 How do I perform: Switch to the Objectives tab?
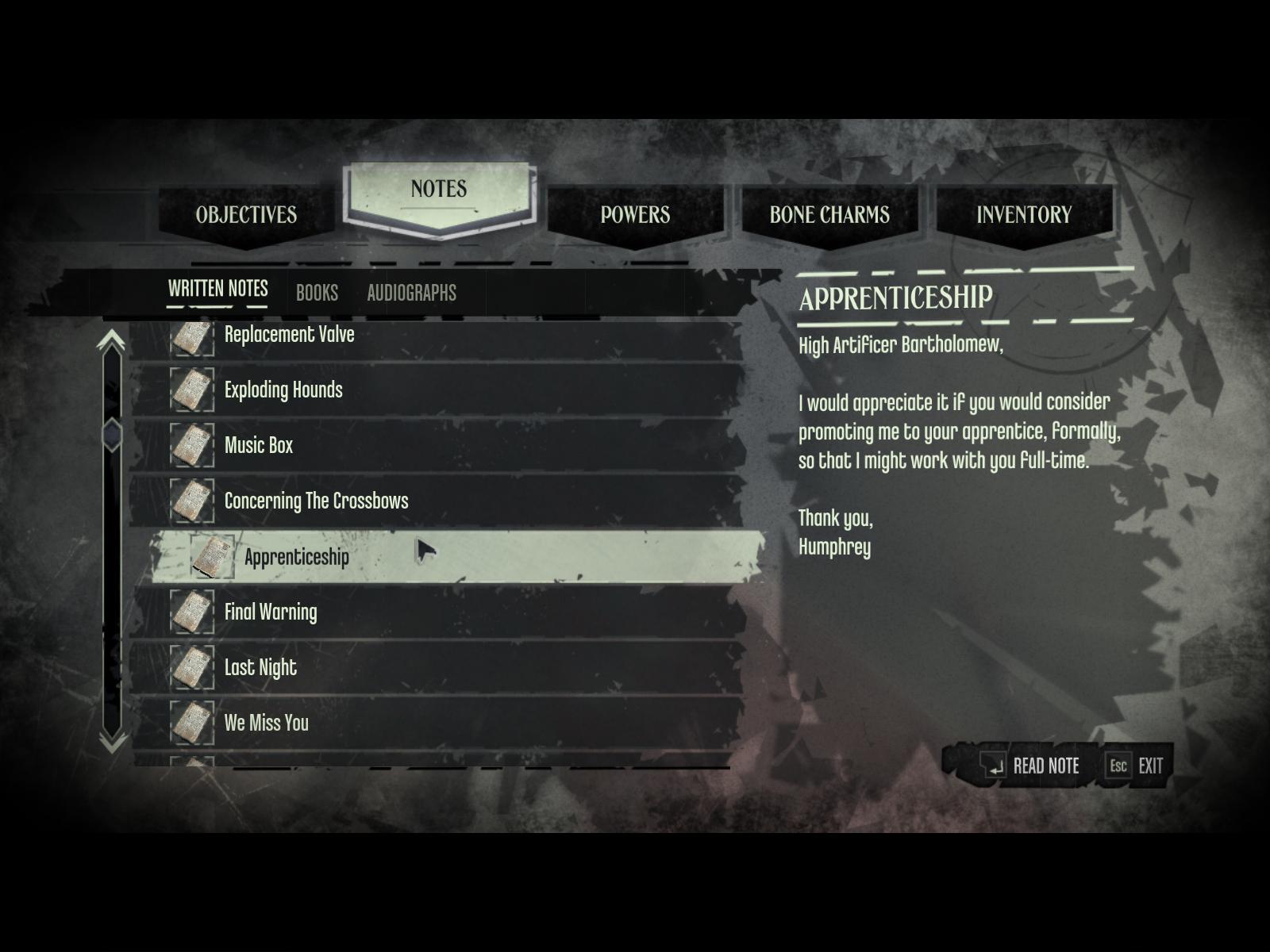coord(246,215)
